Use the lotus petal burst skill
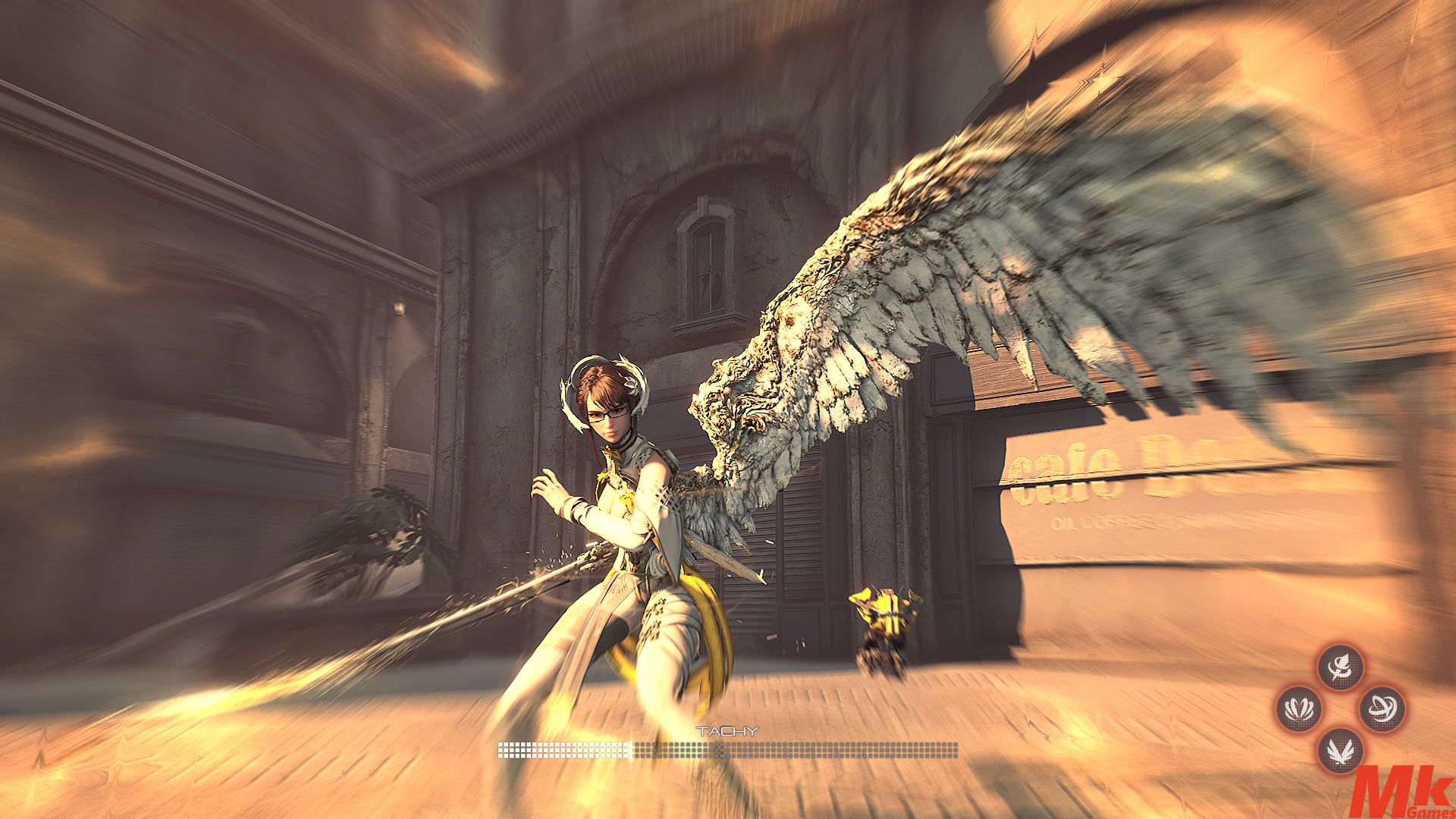This screenshot has width=1456, height=819. [1299, 710]
